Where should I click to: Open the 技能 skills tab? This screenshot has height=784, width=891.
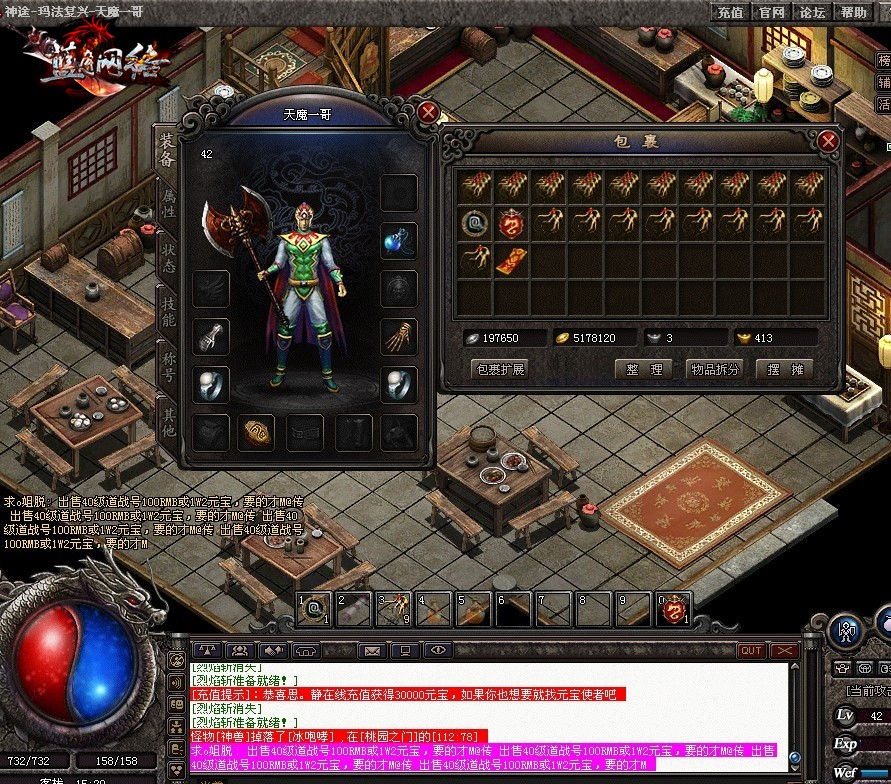pyautogui.click(x=168, y=312)
